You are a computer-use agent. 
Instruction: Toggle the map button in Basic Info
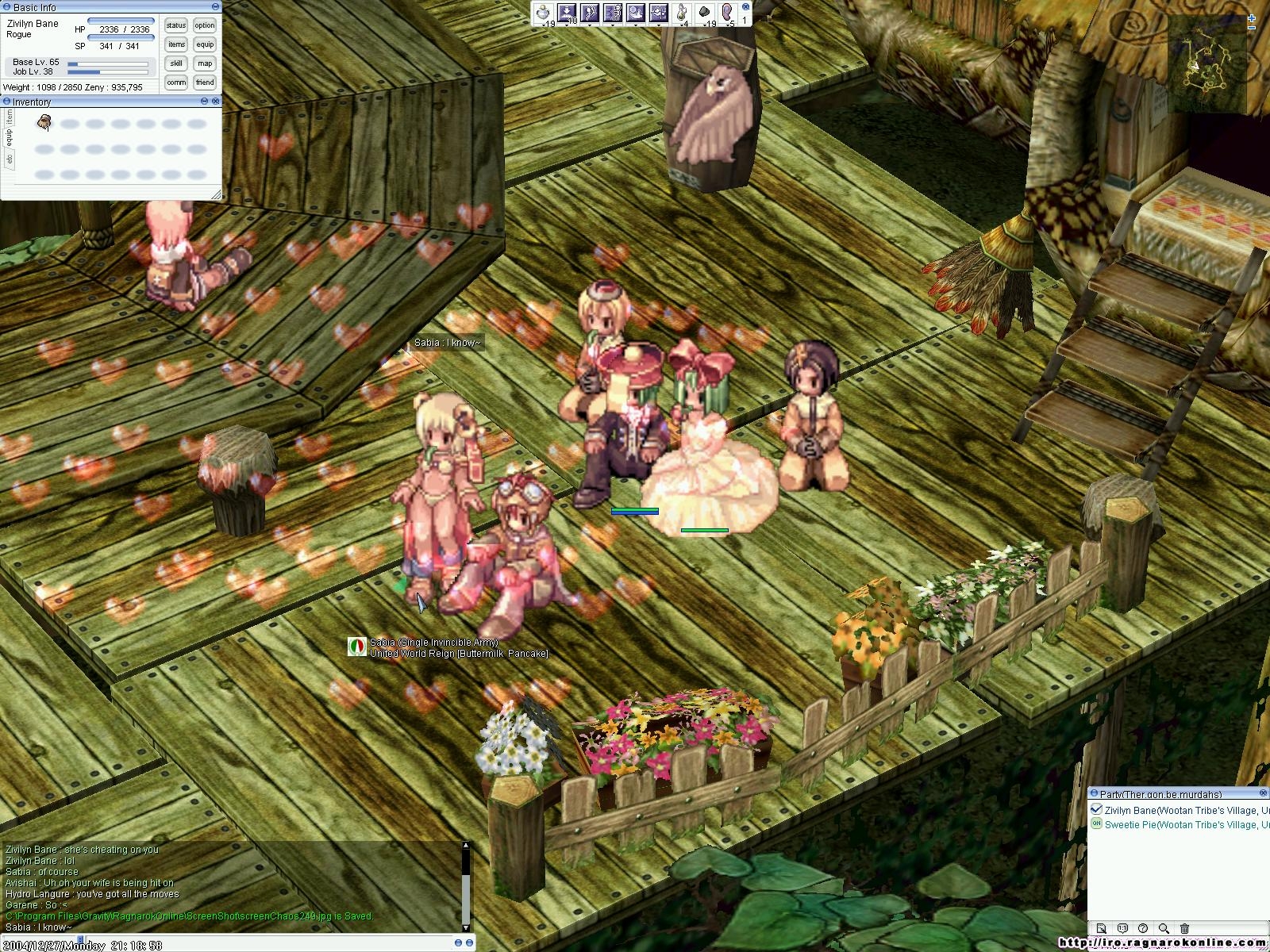coord(205,63)
